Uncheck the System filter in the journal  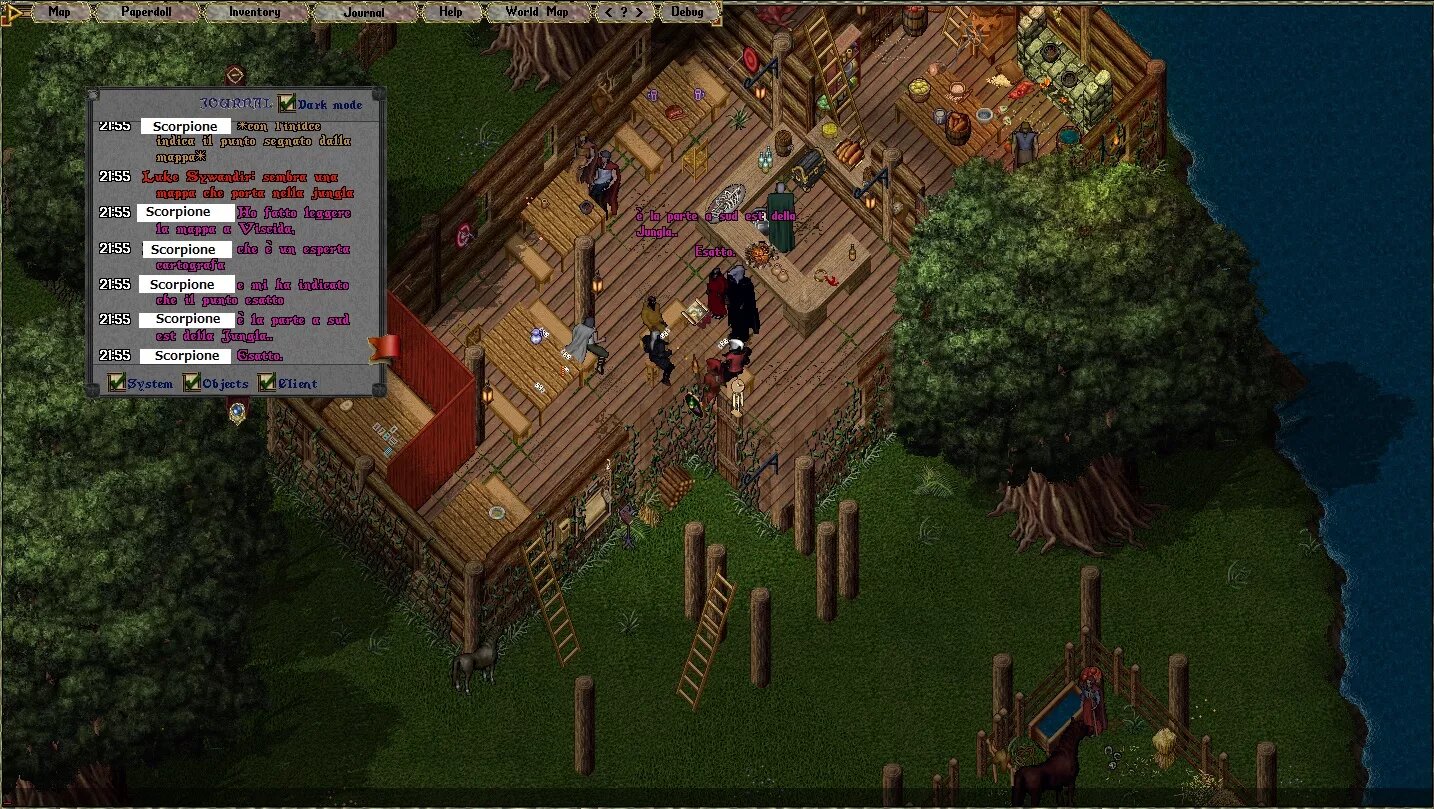[117, 382]
